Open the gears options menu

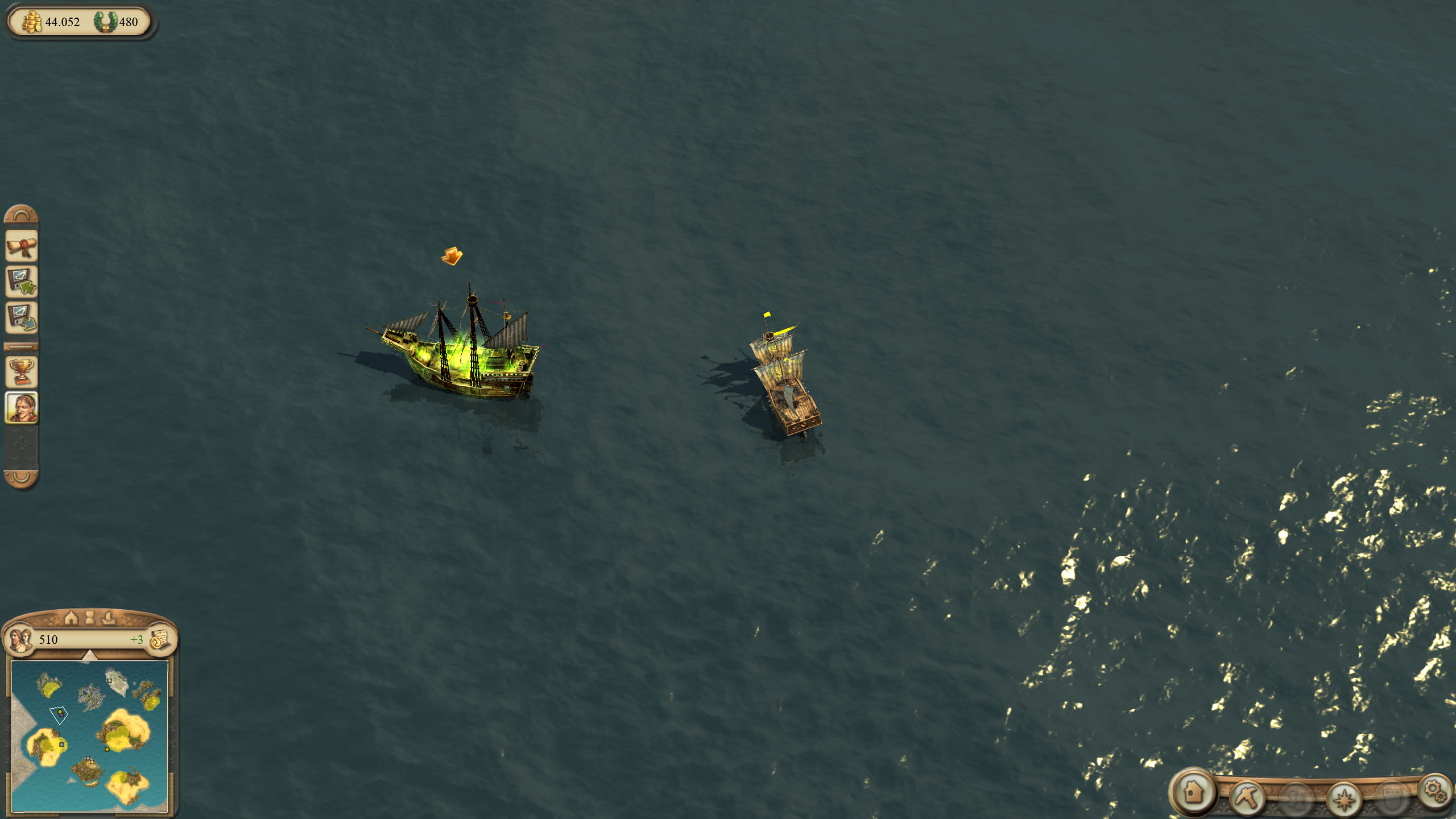coord(1434,791)
